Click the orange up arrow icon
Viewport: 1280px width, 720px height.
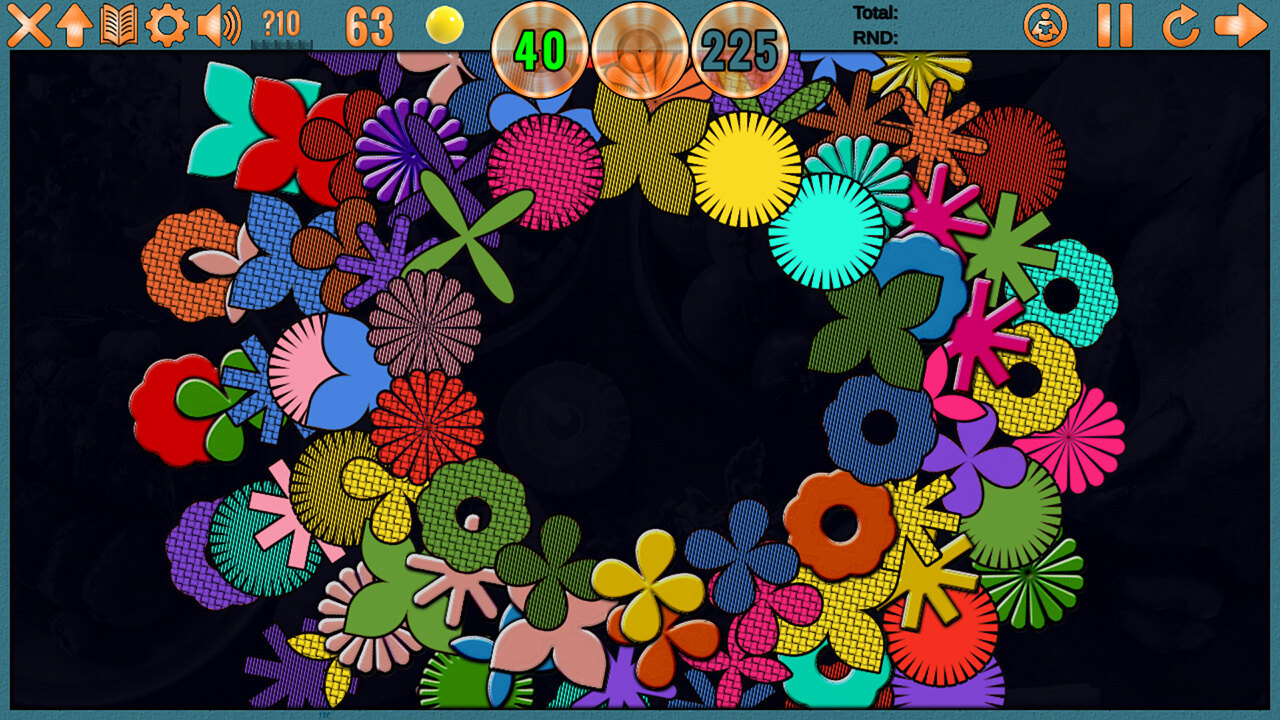coord(74,25)
